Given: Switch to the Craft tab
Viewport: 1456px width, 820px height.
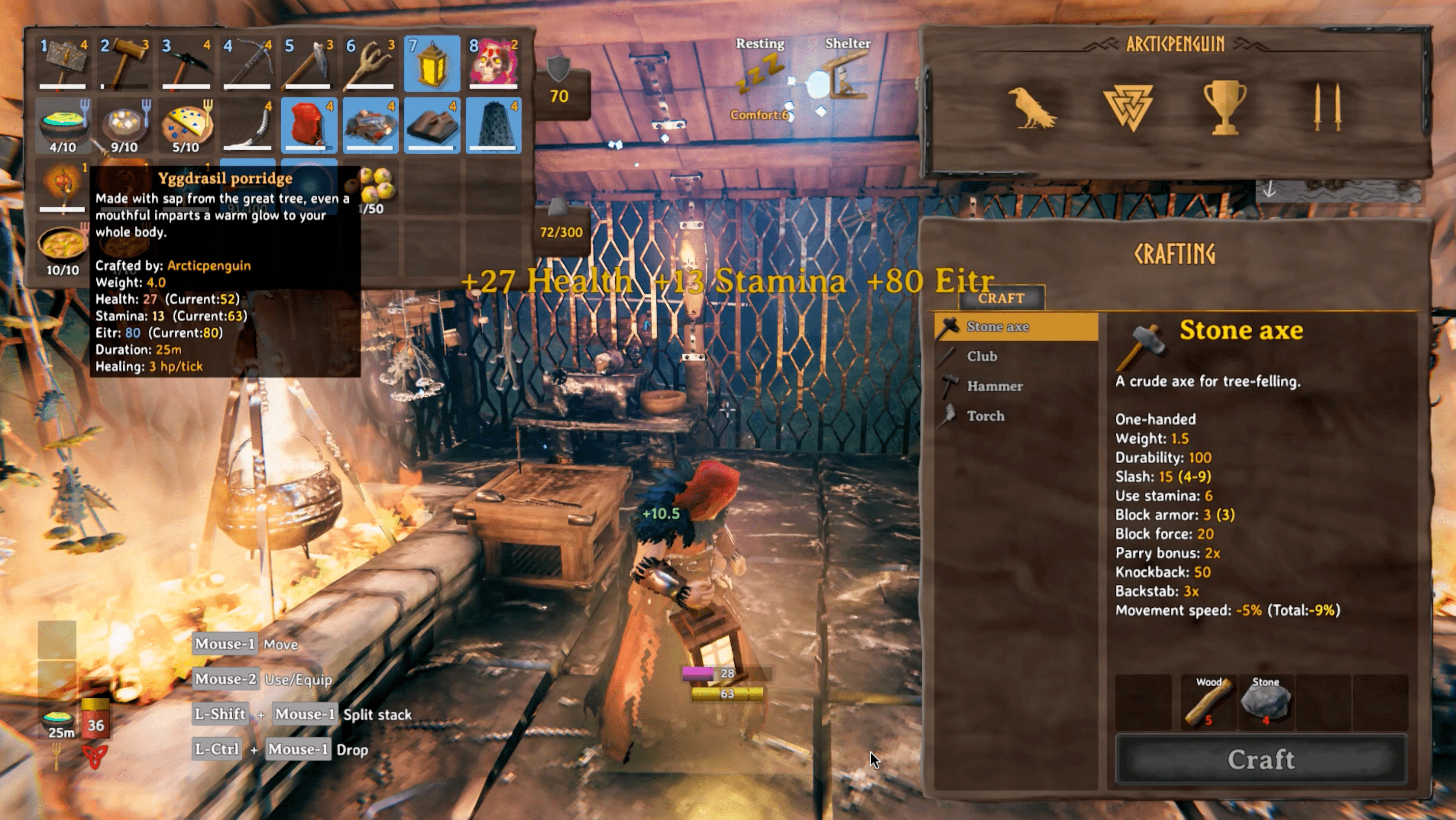Looking at the screenshot, I should click(x=1001, y=298).
